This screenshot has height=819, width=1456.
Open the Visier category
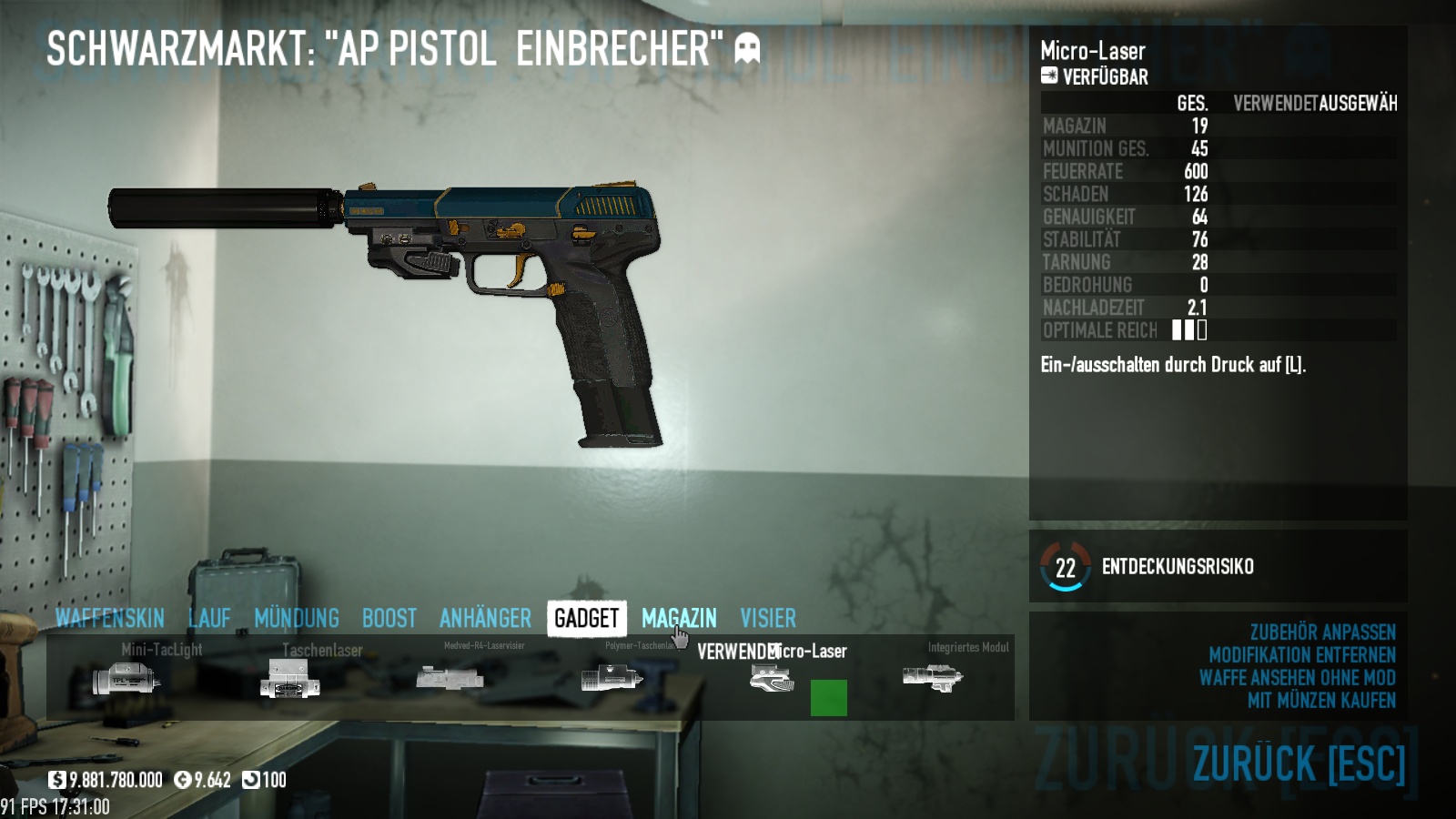768,618
